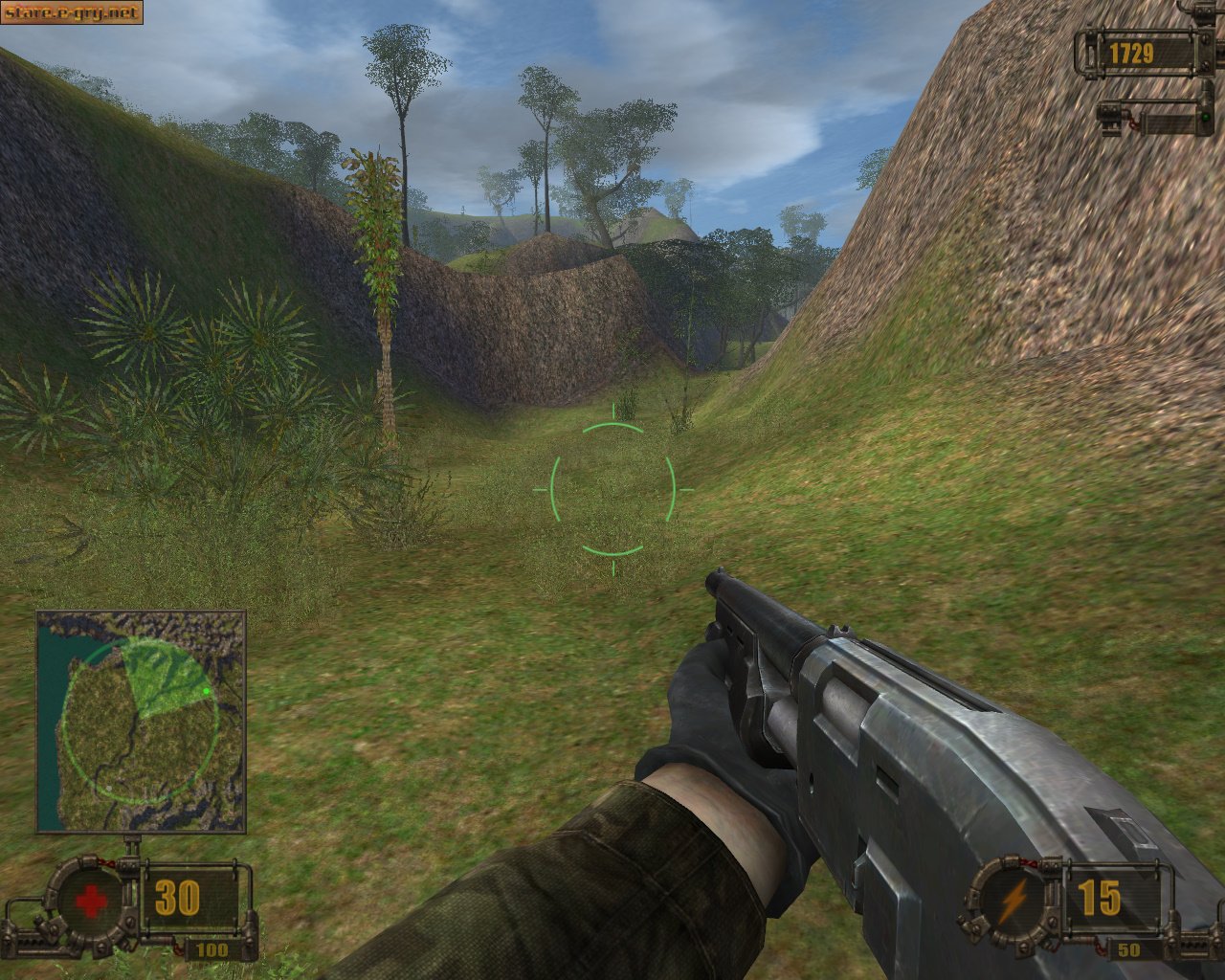Screen dimensions: 1225x980
Task: Select the red cross health icon
Action: [x=91, y=900]
